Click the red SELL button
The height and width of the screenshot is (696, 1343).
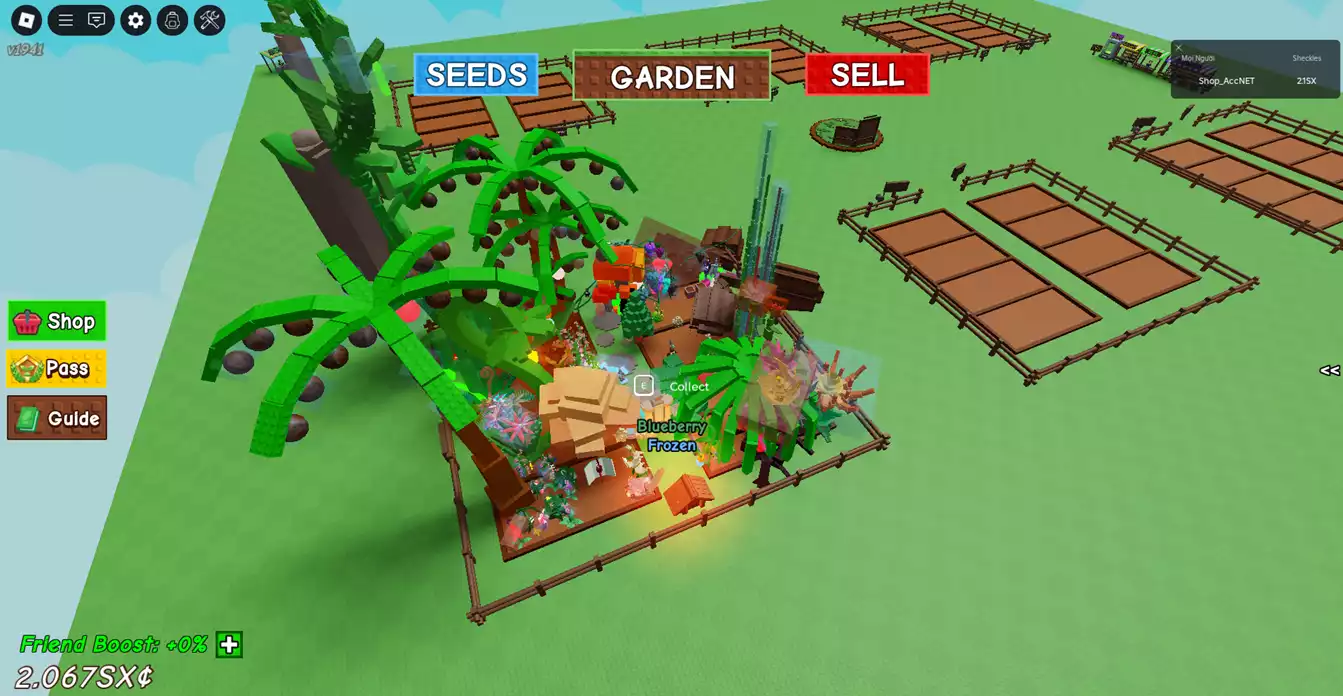click(867, 75)
